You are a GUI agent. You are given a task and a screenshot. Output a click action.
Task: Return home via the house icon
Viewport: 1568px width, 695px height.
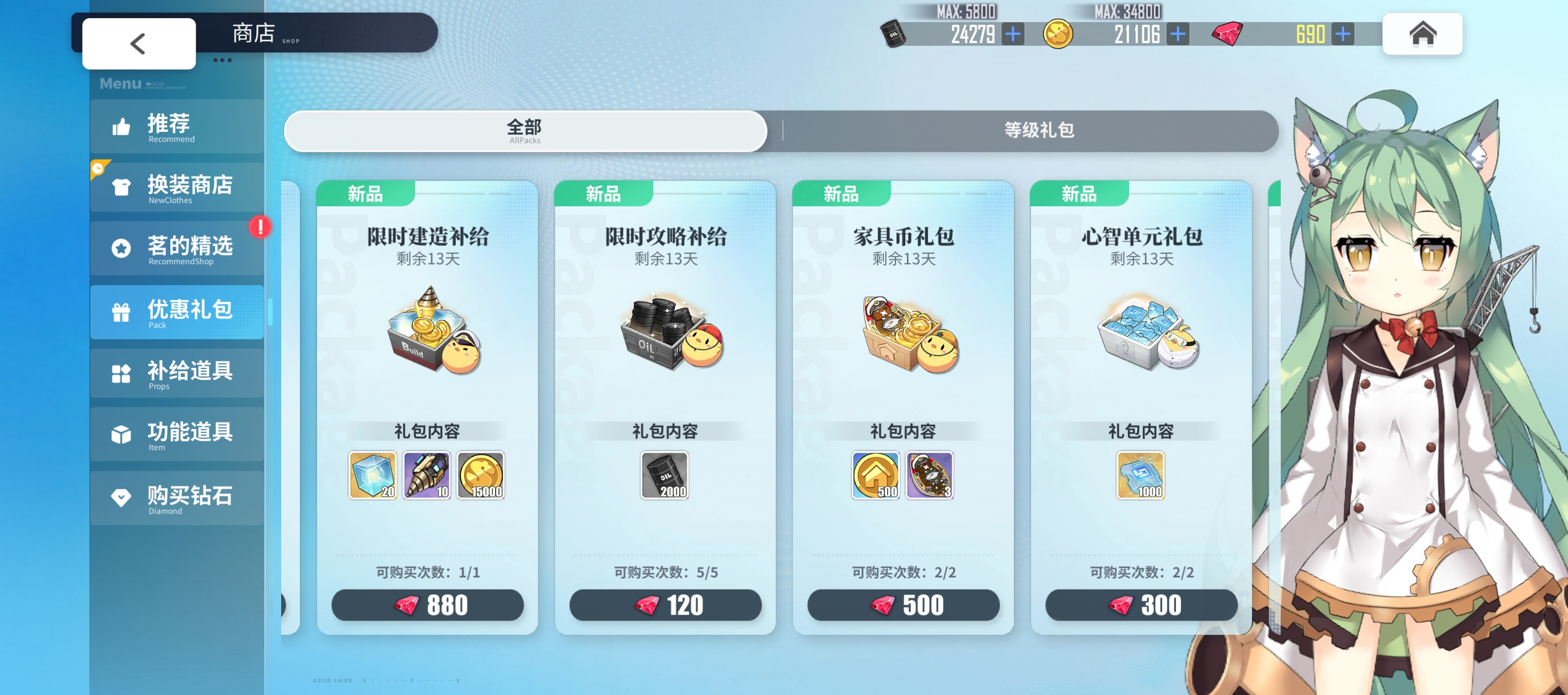click(x=1422, y=35)
